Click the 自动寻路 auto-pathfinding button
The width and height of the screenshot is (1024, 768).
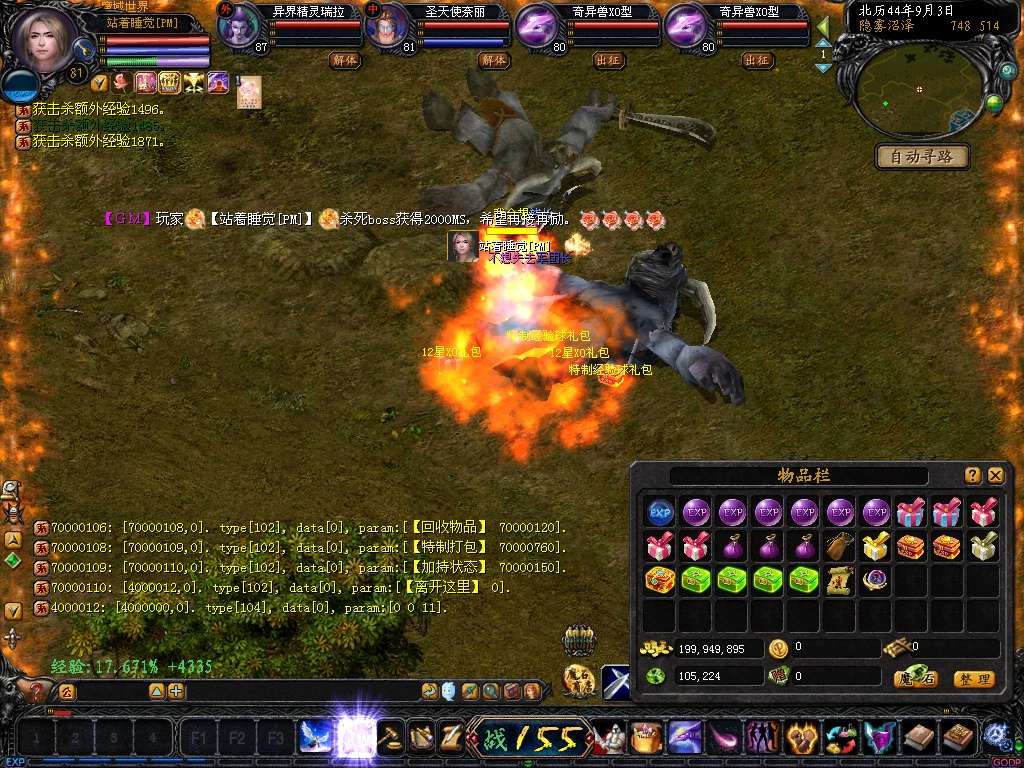[x=922, y=157]
